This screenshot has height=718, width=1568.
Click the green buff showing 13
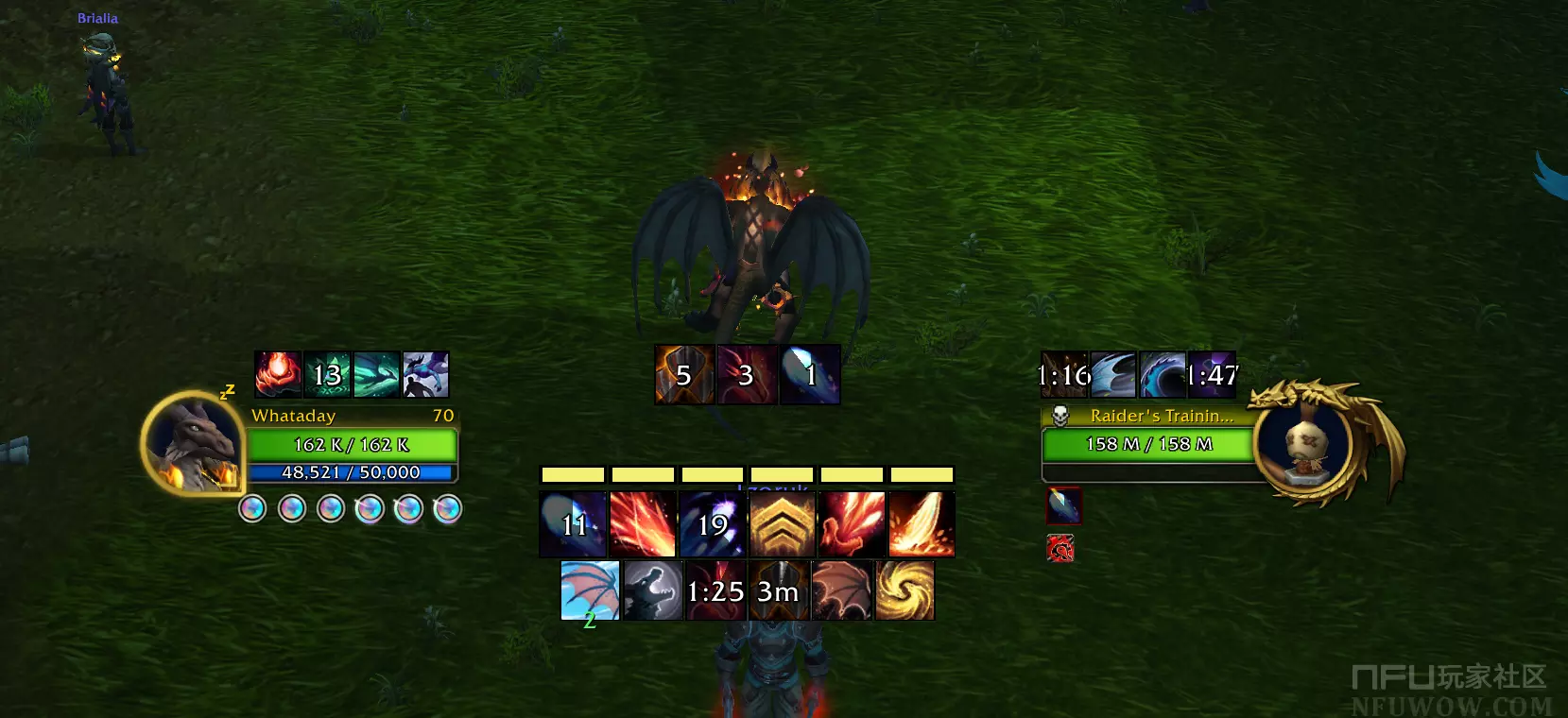pyautogui.click(x=327, y=374)
